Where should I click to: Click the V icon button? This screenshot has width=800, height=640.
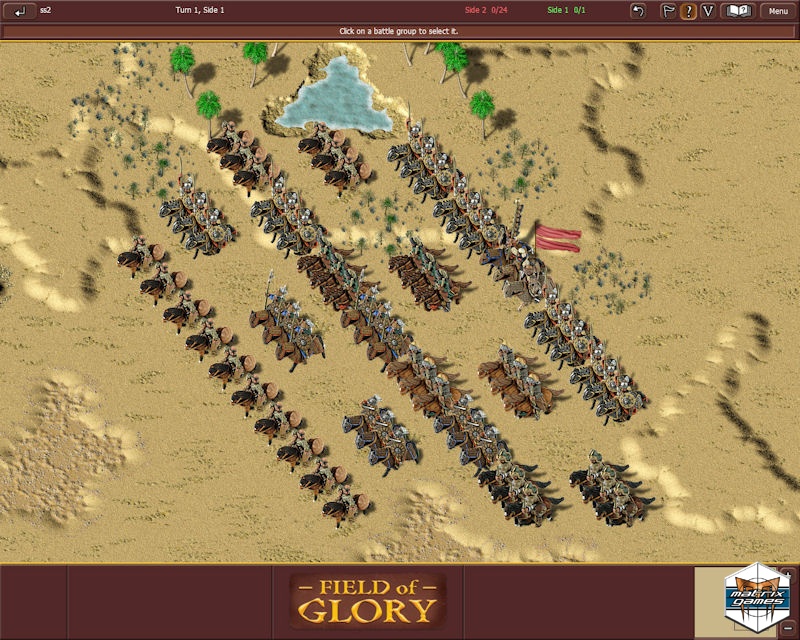(708, 11)
